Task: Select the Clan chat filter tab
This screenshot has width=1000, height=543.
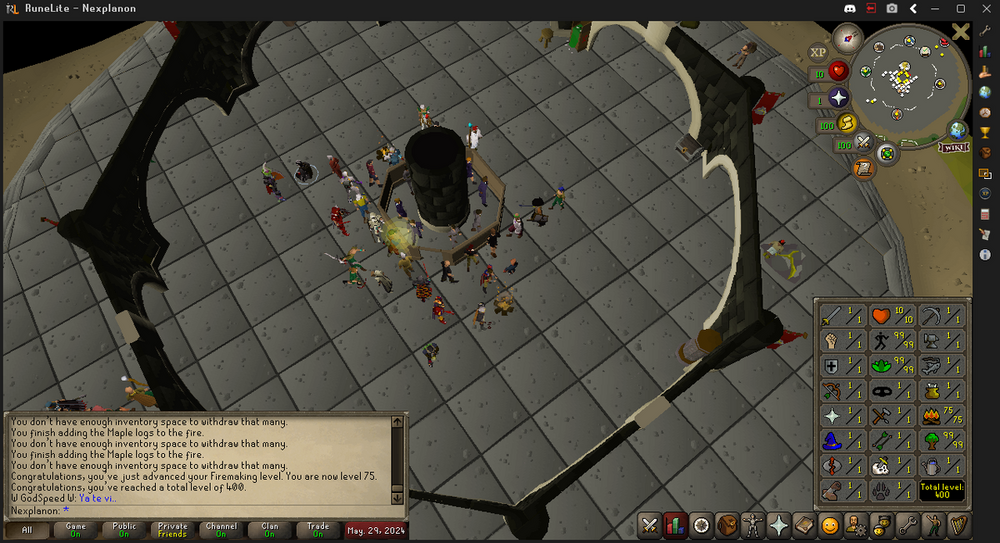Action: click(x=270, y=529)
